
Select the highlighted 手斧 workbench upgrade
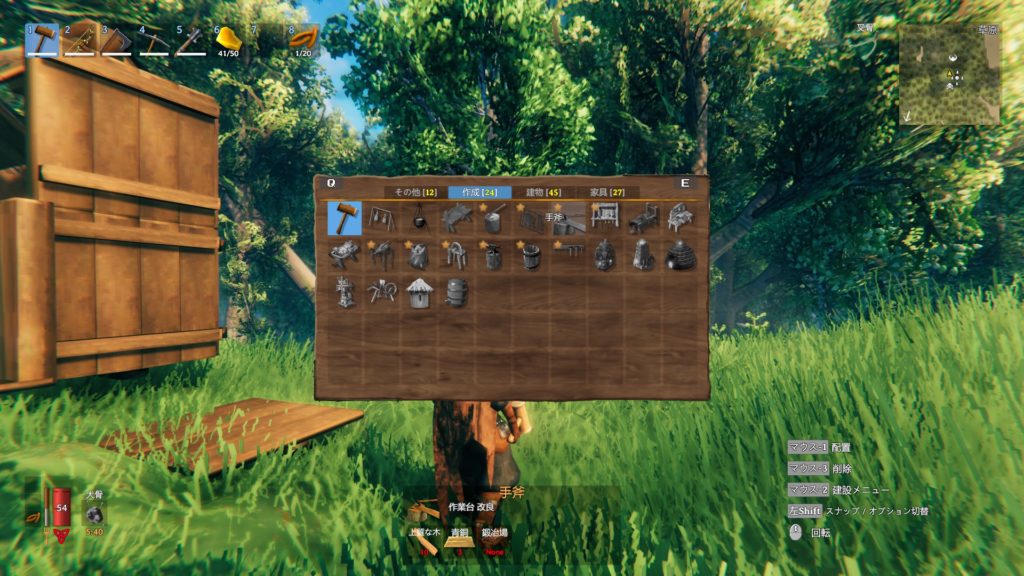point(565,218)
